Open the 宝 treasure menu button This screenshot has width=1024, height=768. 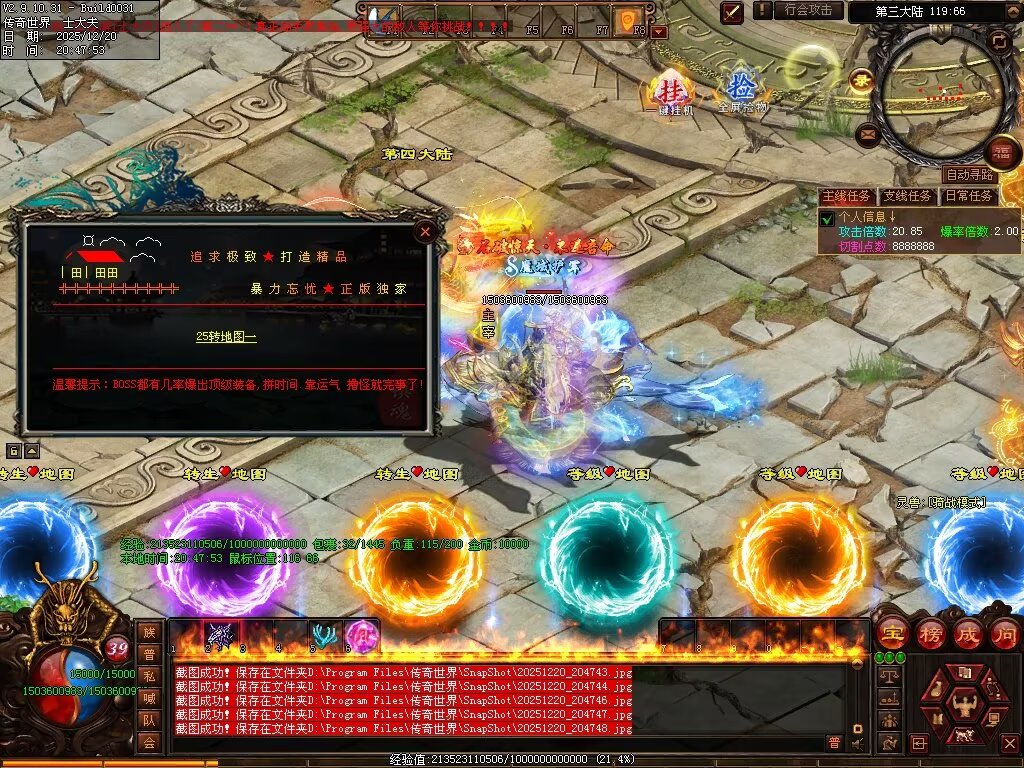[x=889, y=633]
